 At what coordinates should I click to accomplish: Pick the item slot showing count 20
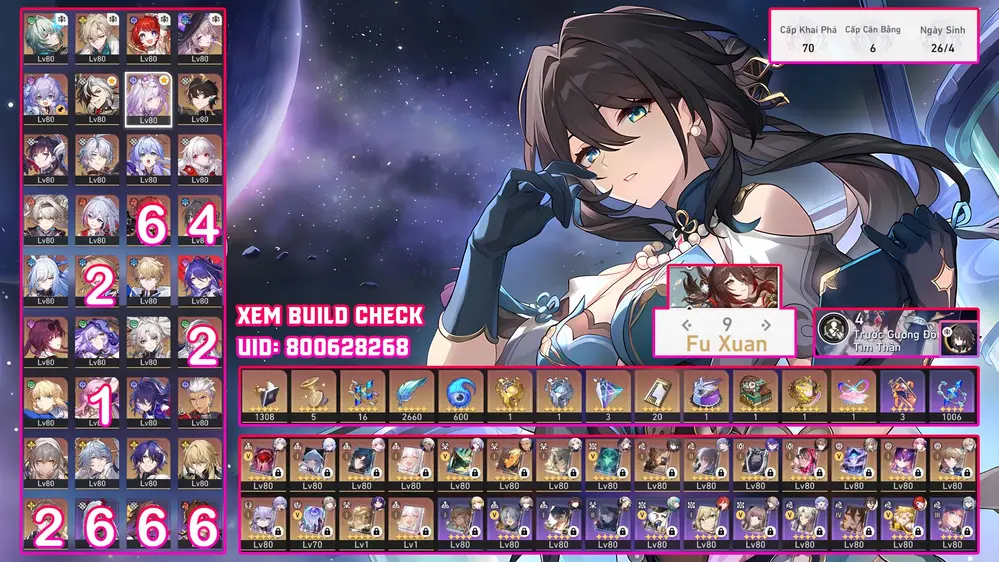[x=659, y=394]
